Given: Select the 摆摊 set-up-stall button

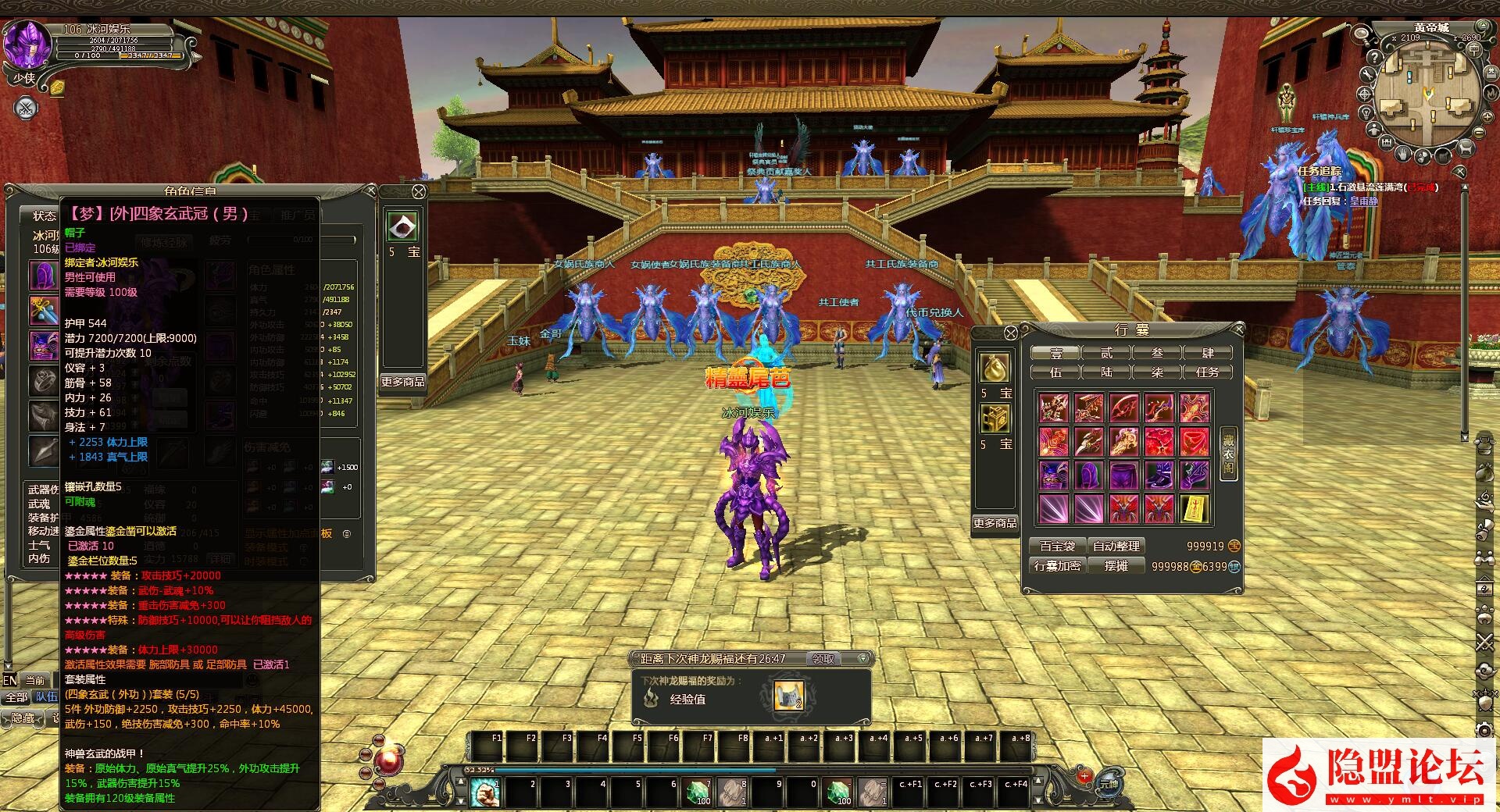Looking at the screenshot, I should point(1116,566).
